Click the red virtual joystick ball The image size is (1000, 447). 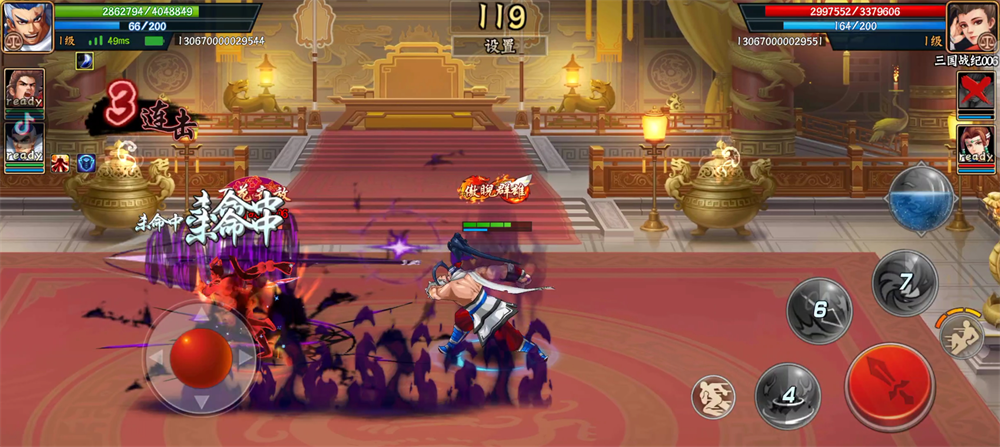click(x=201, y=355)
